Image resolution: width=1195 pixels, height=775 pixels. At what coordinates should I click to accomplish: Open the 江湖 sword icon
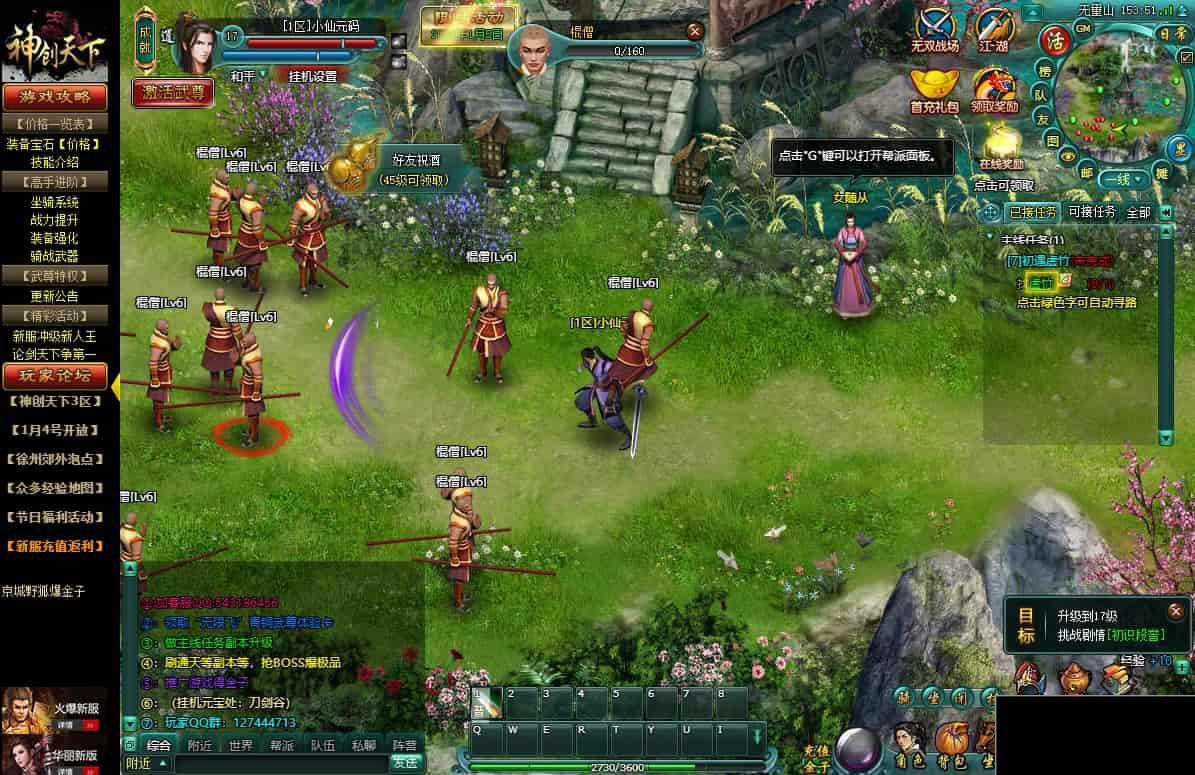[x=994, y=30]
